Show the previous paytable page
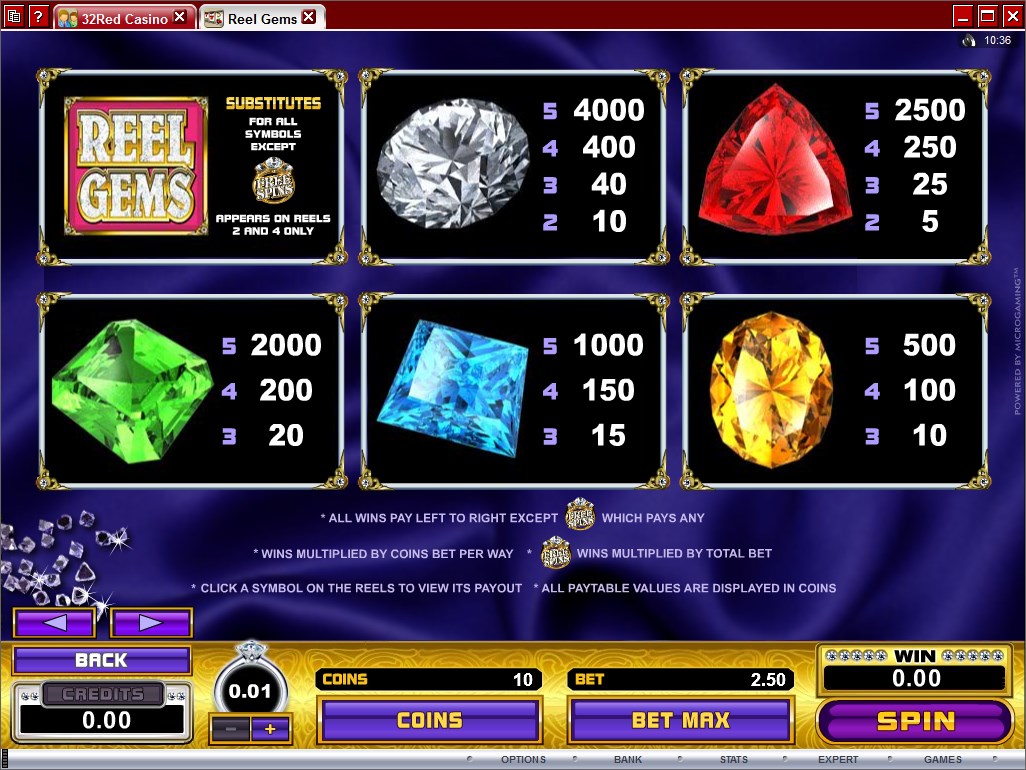The image size is (1026, 770). click(54, 623)
